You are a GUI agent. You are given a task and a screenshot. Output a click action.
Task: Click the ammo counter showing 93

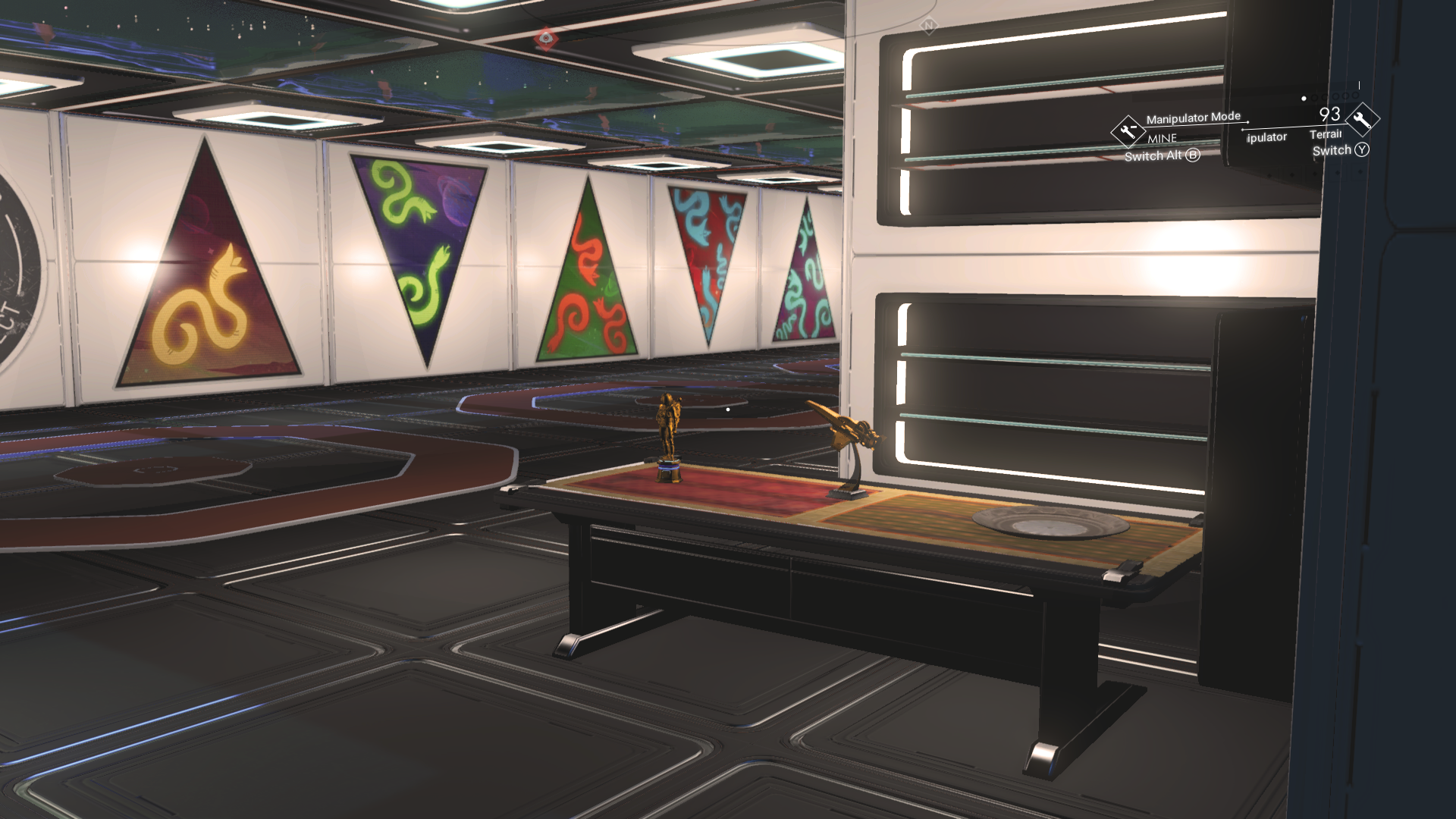(x=1329, y=114)
